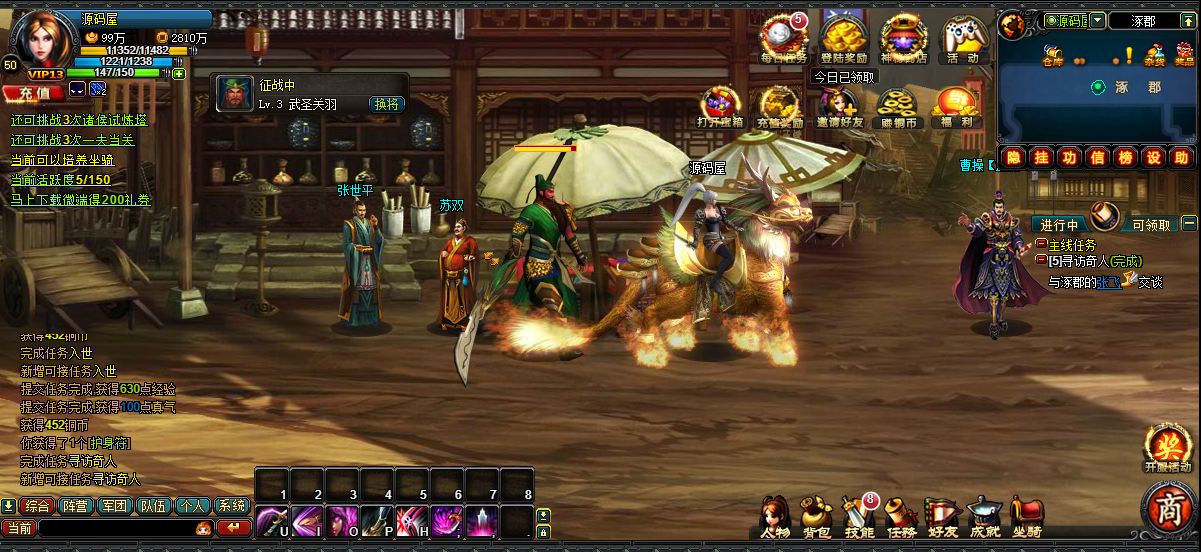Screen dimensions: 1201x552
Task: Open the round 商 shop button
Action: (x=1170, y=509)
